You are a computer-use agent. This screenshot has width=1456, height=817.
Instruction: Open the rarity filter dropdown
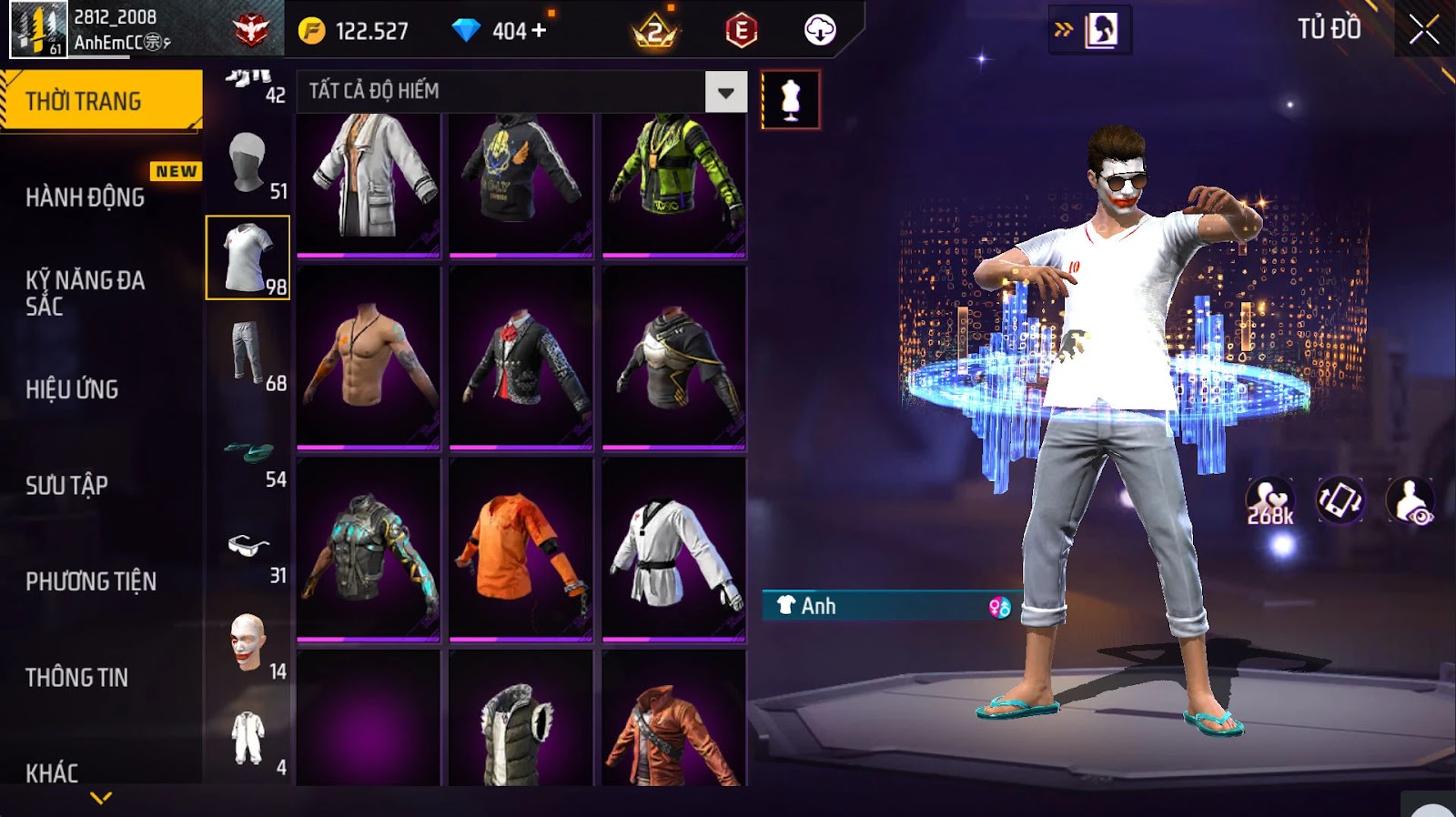point(725,92)
